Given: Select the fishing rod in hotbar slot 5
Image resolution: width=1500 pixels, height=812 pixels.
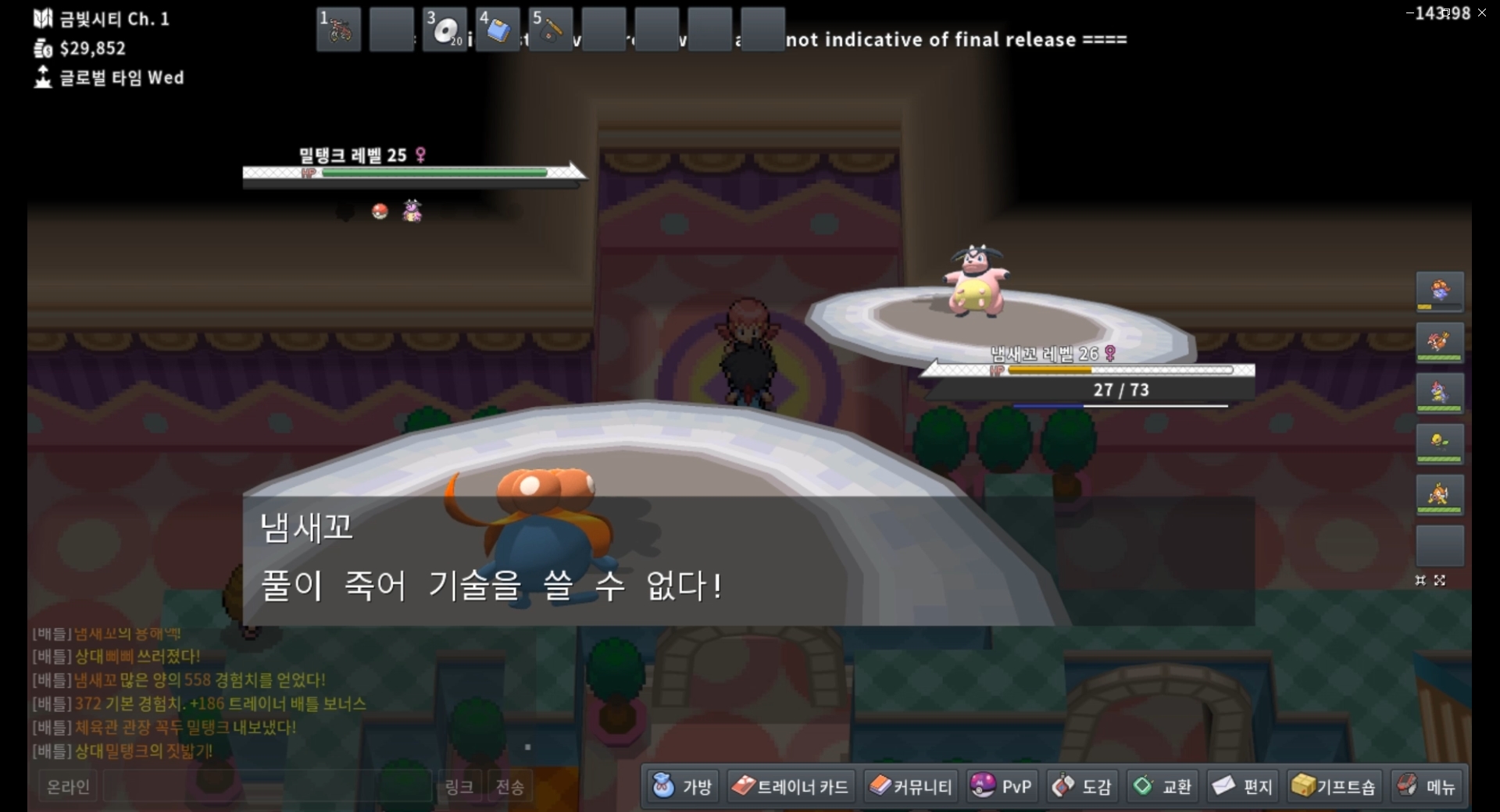Looking at the screenshot, I should tap(551, 30).
